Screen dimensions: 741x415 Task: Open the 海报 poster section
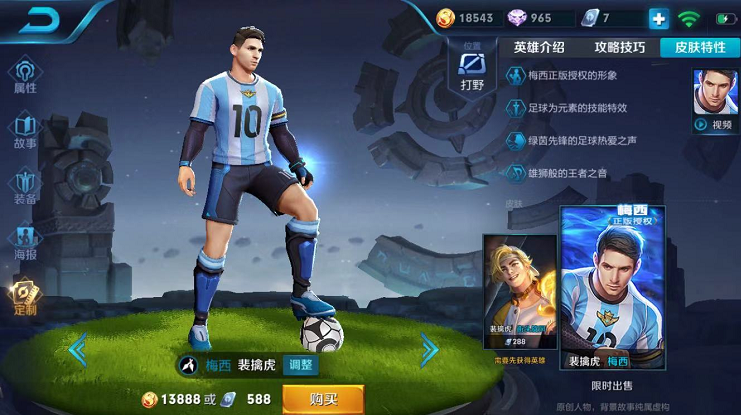click(25, 243)
